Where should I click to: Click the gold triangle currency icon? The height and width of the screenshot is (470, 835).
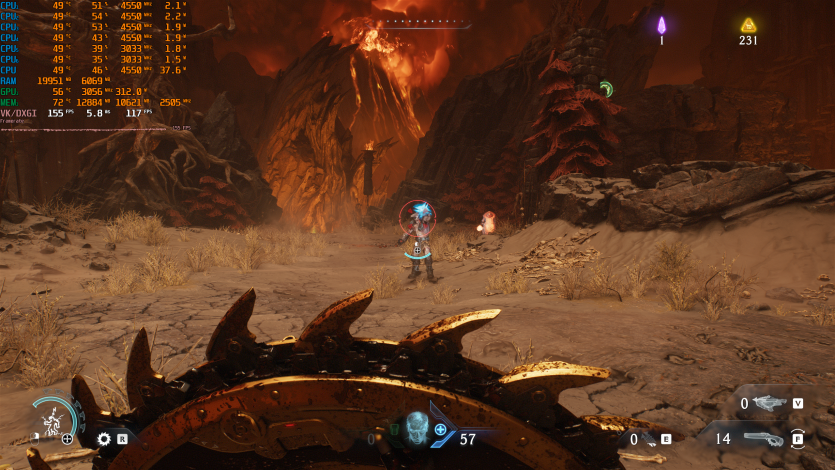tap(748, 25)
